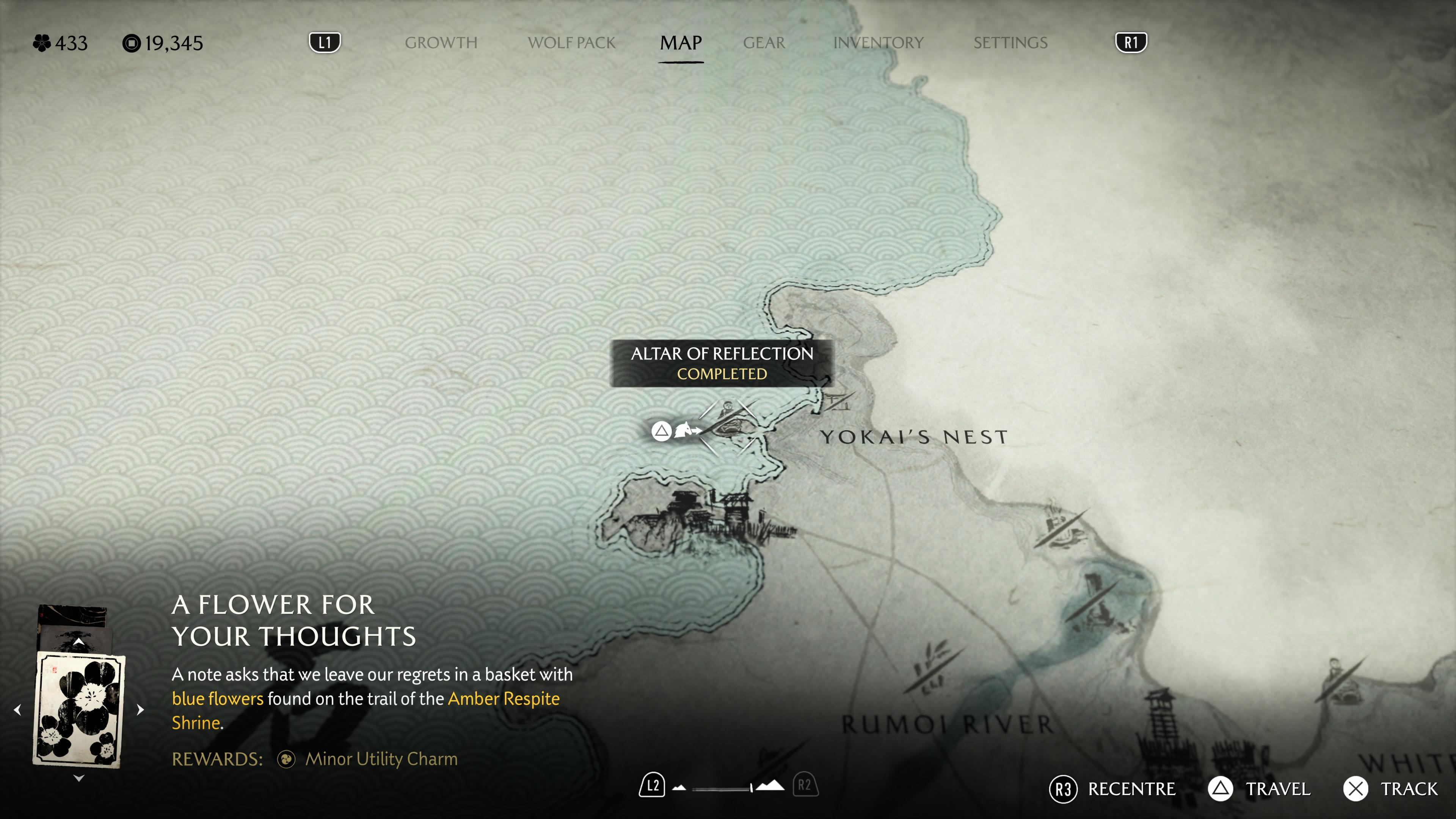Go to the Gear tab
The width and height of the screenshot is (1456, 819).
(764, 43)
